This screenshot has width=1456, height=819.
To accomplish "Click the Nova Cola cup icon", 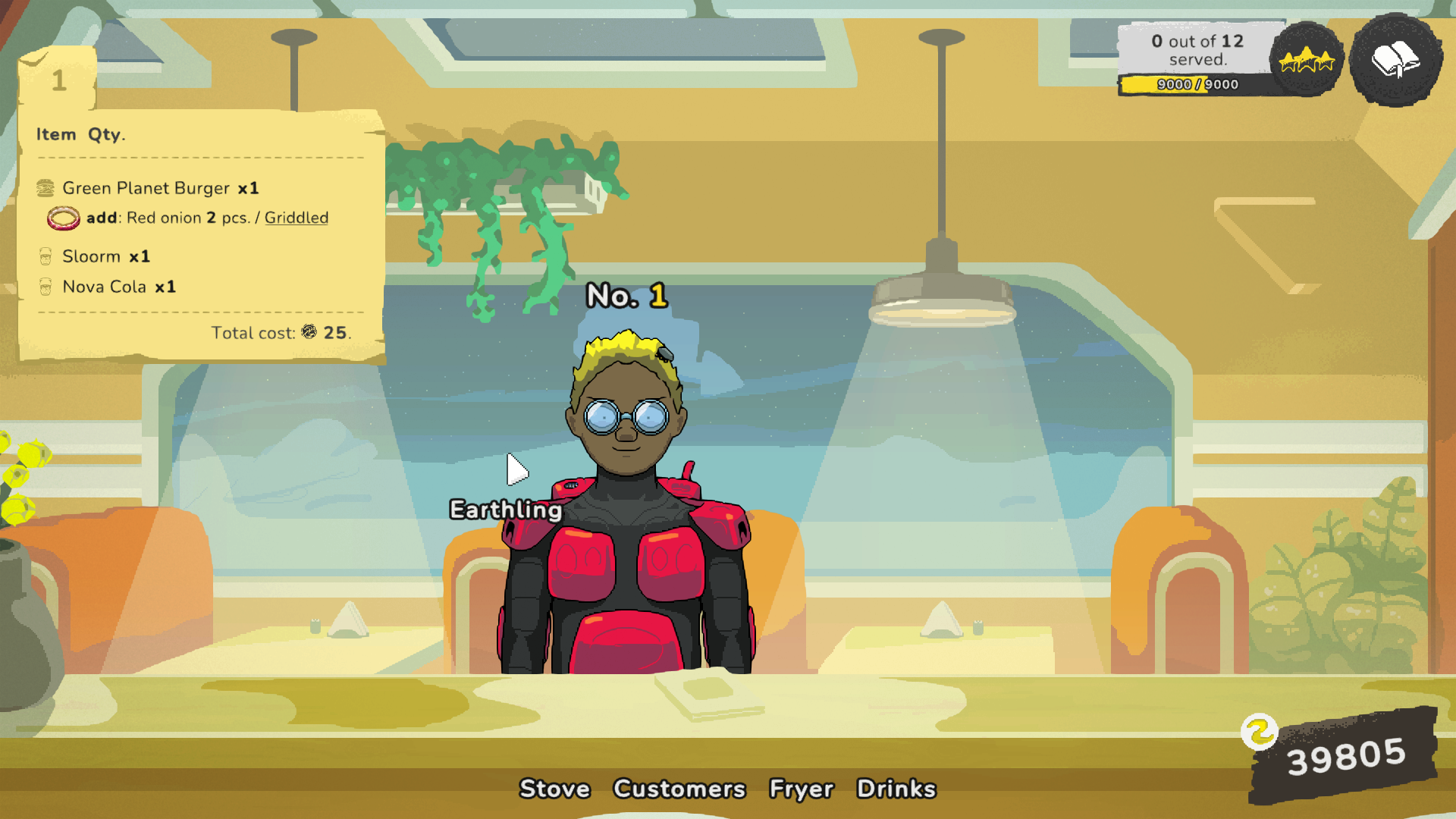I will [x=45, y=287].
